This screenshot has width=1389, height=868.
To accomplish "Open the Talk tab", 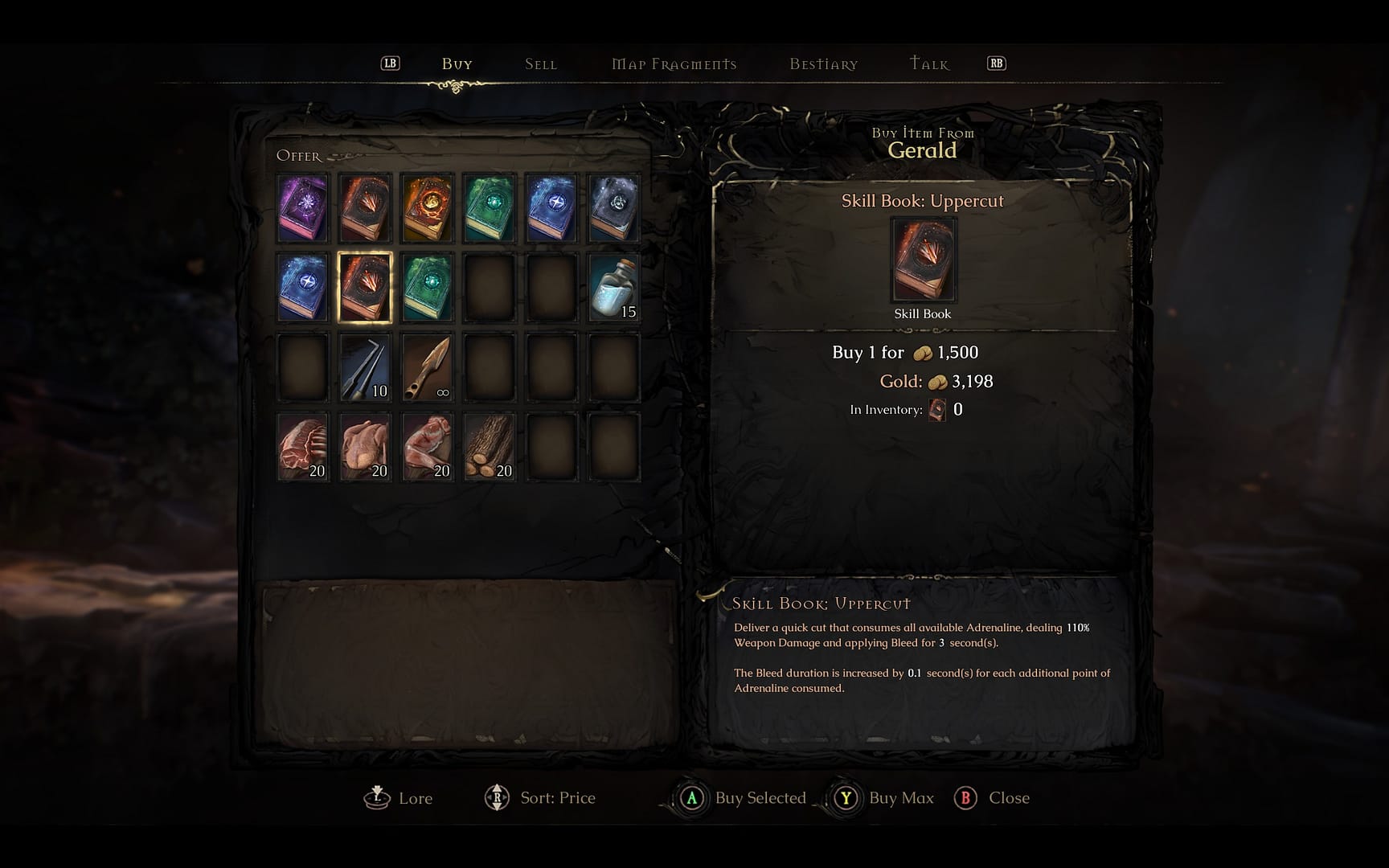I will coord(929,64).
